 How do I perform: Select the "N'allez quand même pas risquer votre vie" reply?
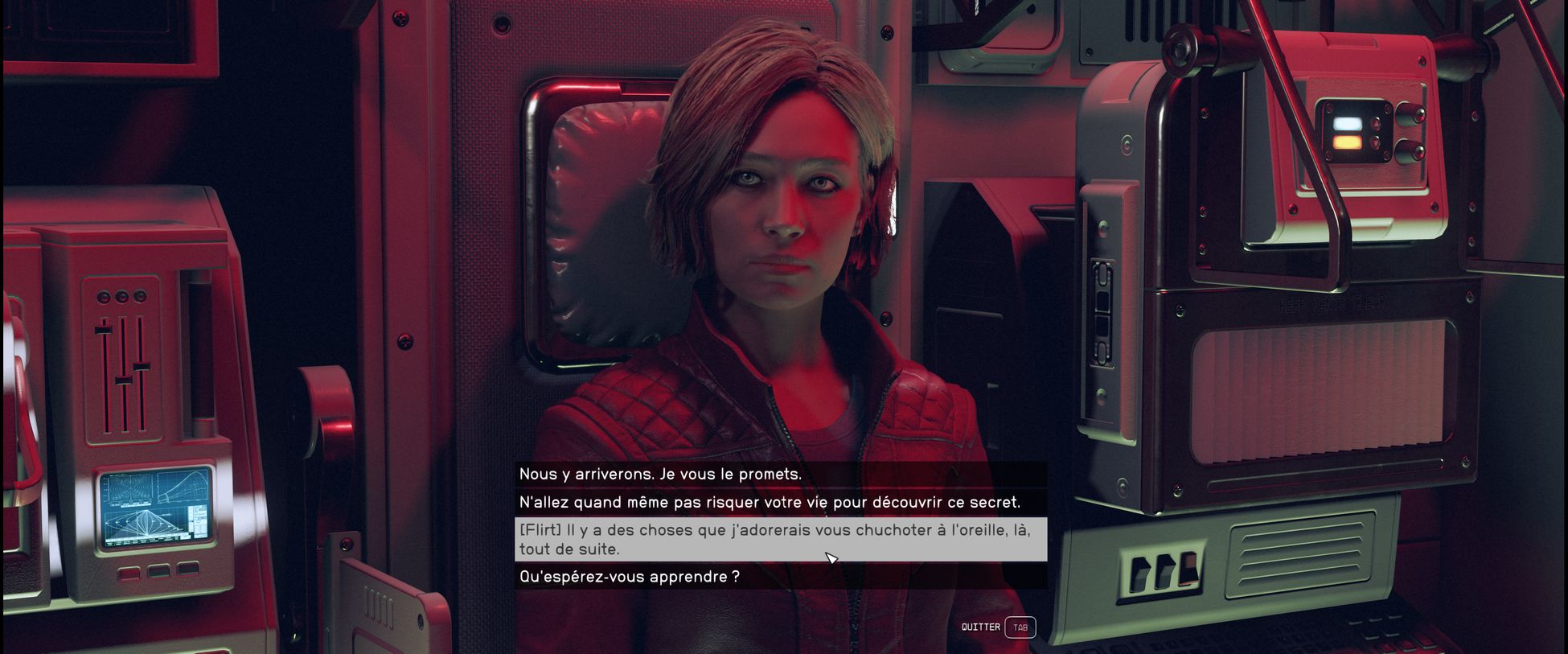[x=770, y=503]
